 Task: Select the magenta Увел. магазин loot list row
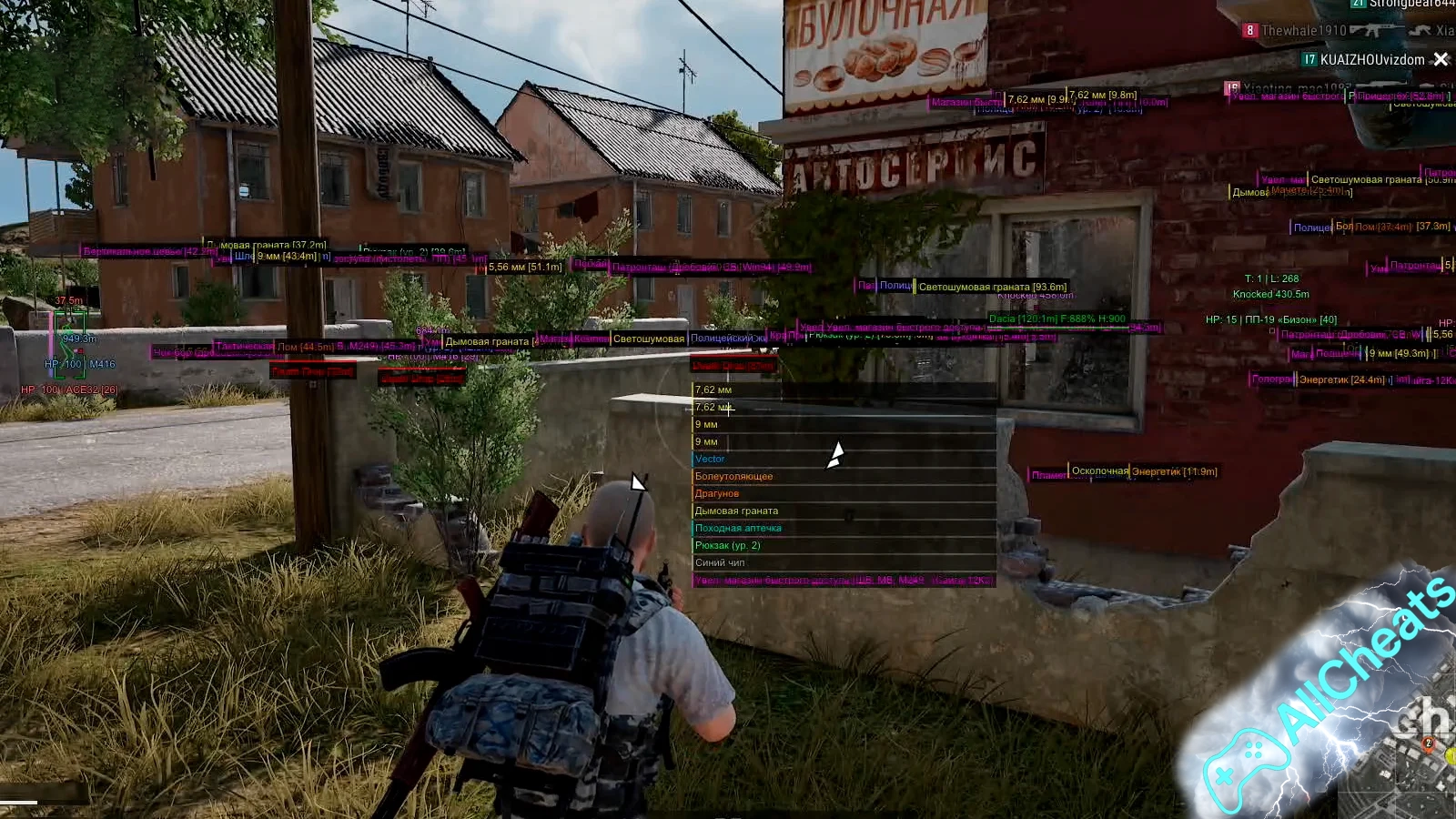click(843, 581)
